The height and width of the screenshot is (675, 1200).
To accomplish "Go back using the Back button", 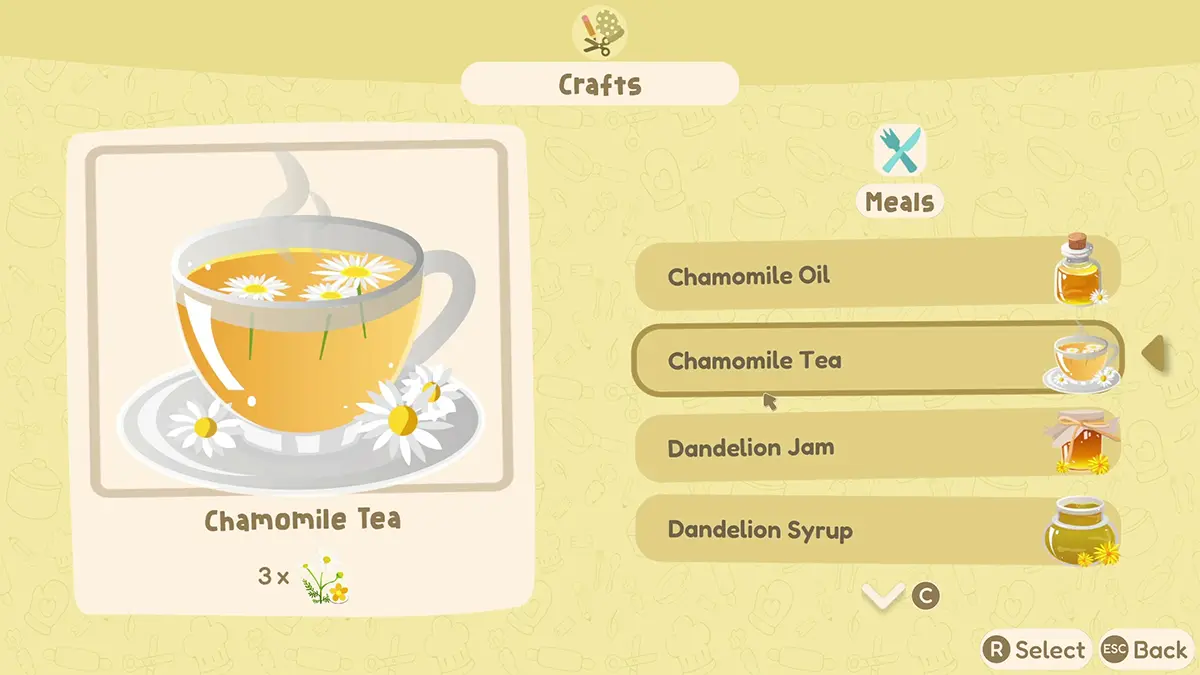I will (x=1146, y=650).
